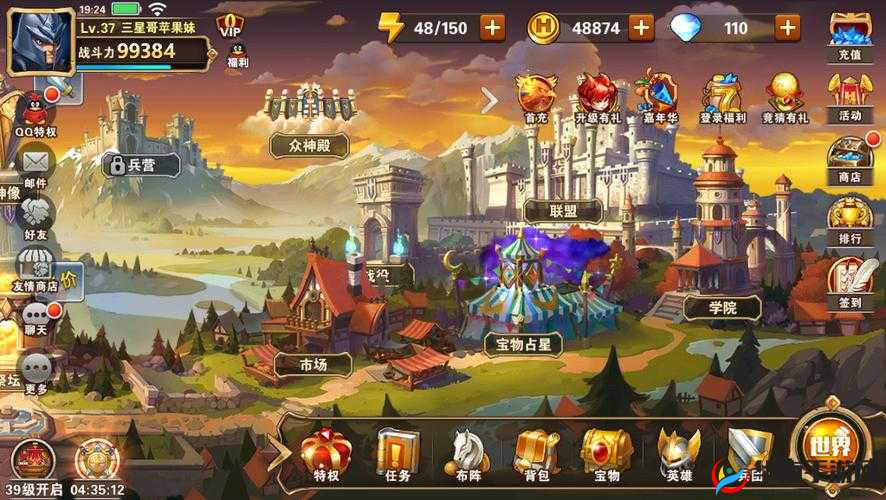Enter the 联盟 alliance building label
Viewport: 886px width, 500px height.
point(563,210)
